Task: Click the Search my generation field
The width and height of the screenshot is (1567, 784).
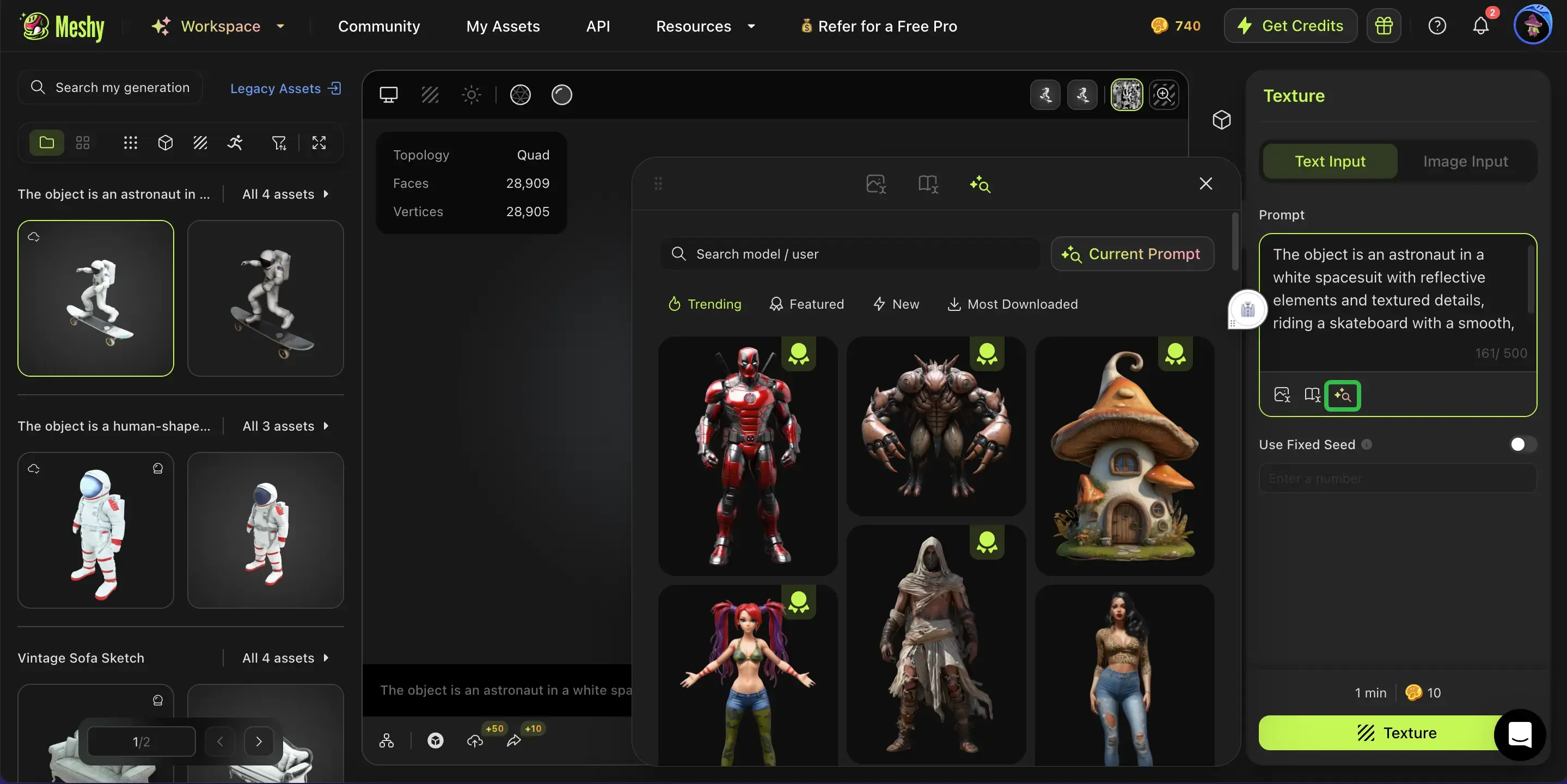Action: (x=121, y=88)
